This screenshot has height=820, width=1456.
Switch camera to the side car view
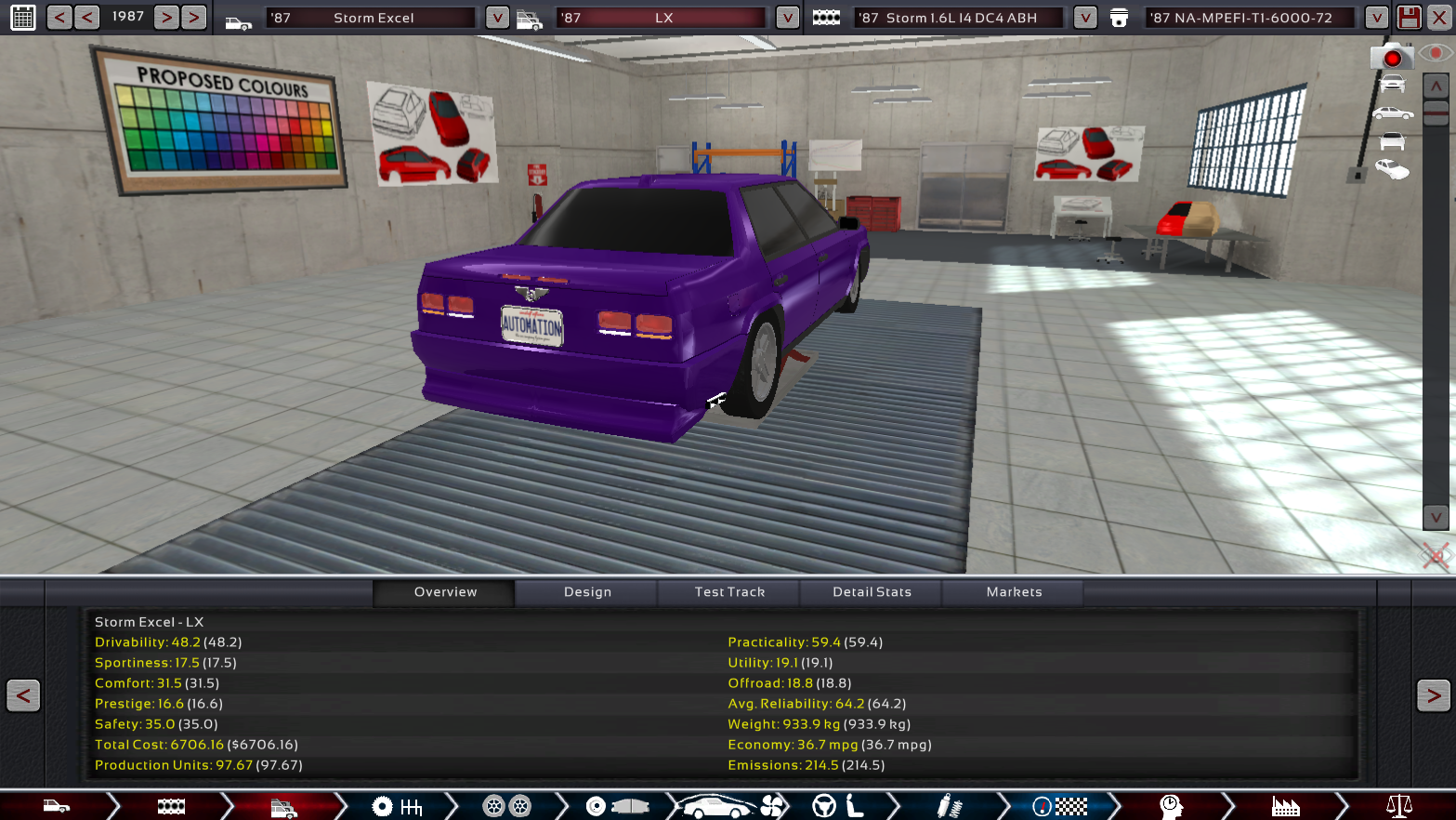point(1392,113)
